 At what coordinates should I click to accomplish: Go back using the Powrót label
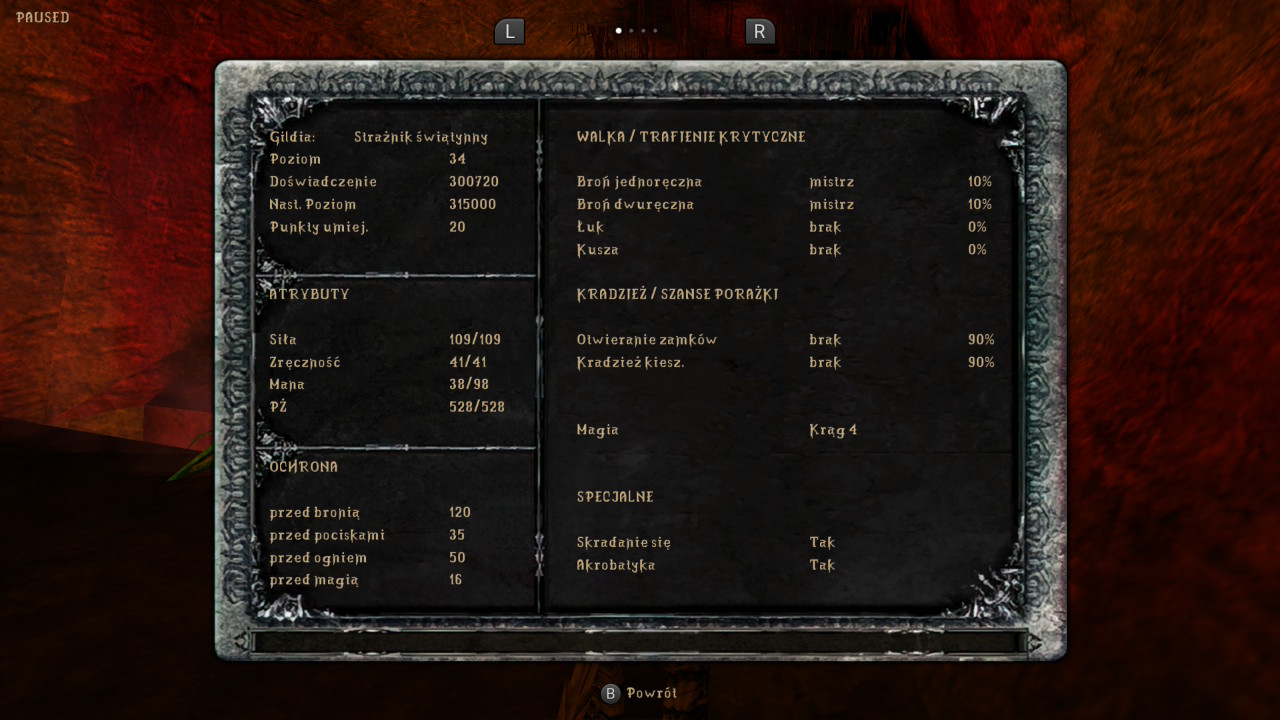(x=651, y=693)
